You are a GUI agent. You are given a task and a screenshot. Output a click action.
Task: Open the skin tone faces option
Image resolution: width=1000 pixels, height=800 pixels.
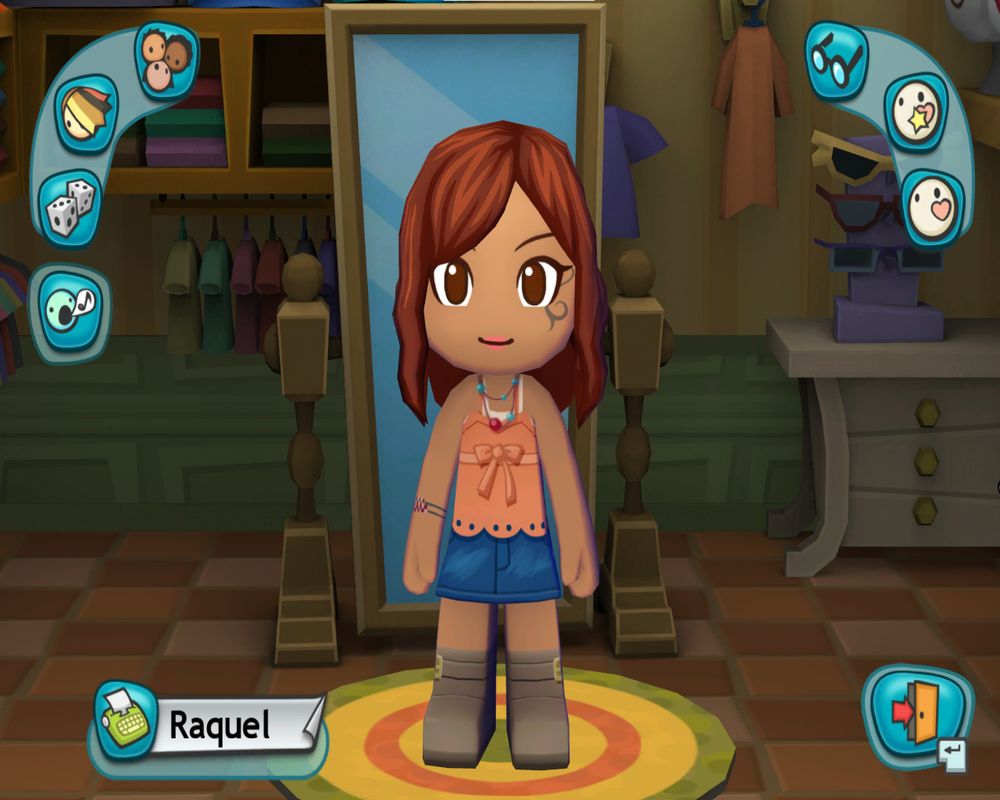(165, 60)
